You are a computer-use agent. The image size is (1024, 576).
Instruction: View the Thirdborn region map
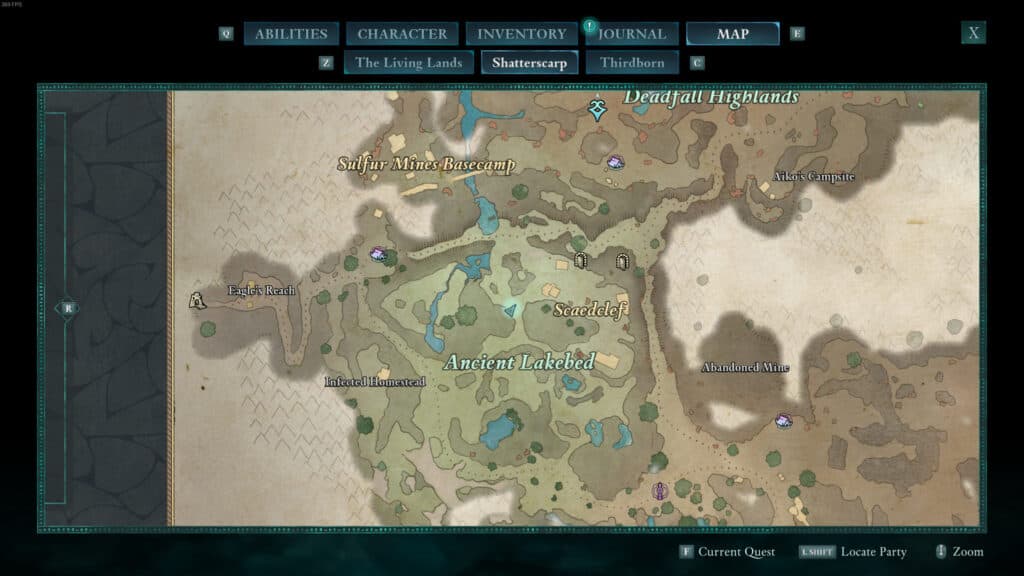point(632,62)
